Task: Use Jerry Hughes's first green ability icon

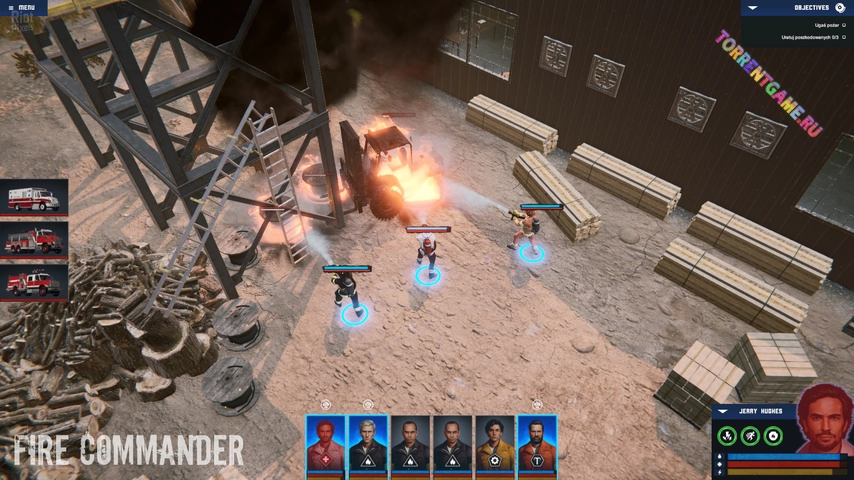Action: pos(727,436)
